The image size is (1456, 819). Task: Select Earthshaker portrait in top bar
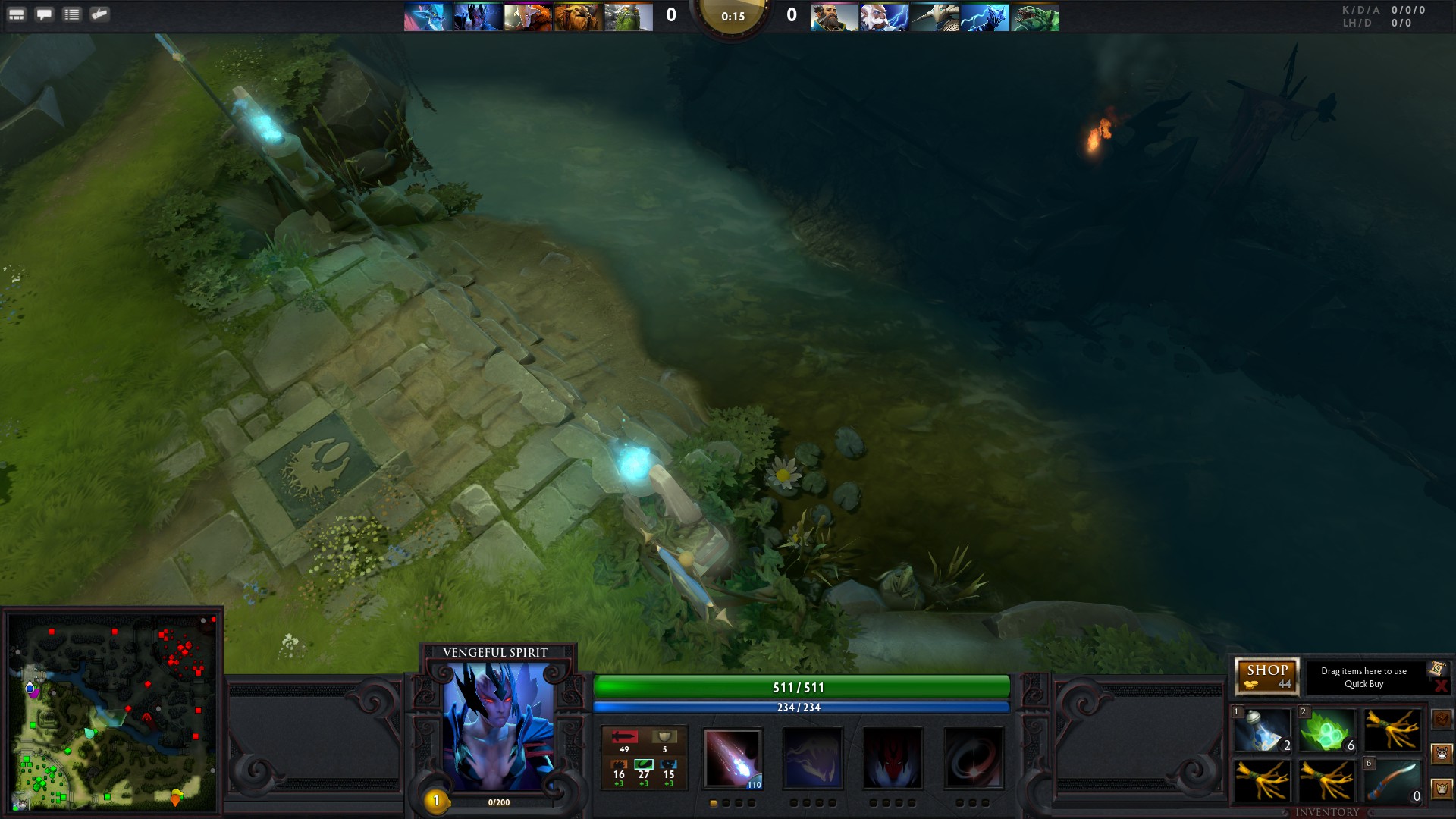[578, 17]
